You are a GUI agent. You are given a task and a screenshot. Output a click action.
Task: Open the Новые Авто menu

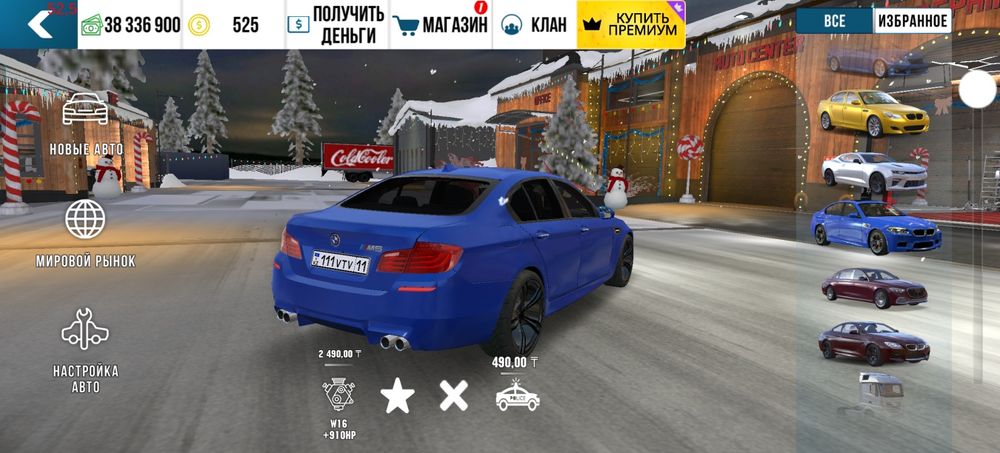86,124
